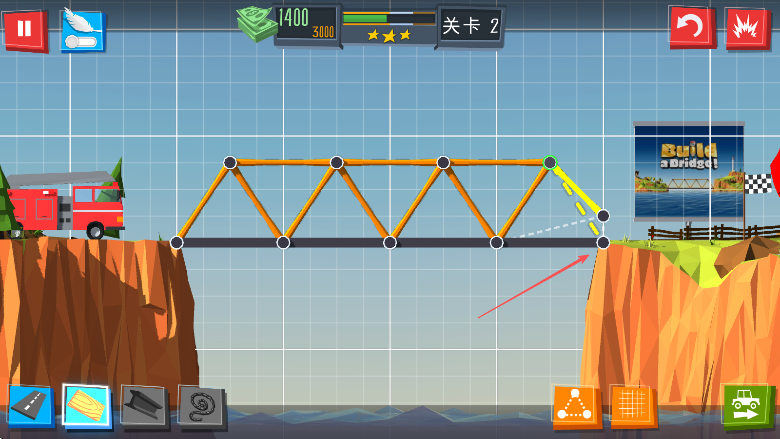Pause the game with the red button
Image resolution: width=780 pixels, height=439 pixels.
tap(24, 30)
